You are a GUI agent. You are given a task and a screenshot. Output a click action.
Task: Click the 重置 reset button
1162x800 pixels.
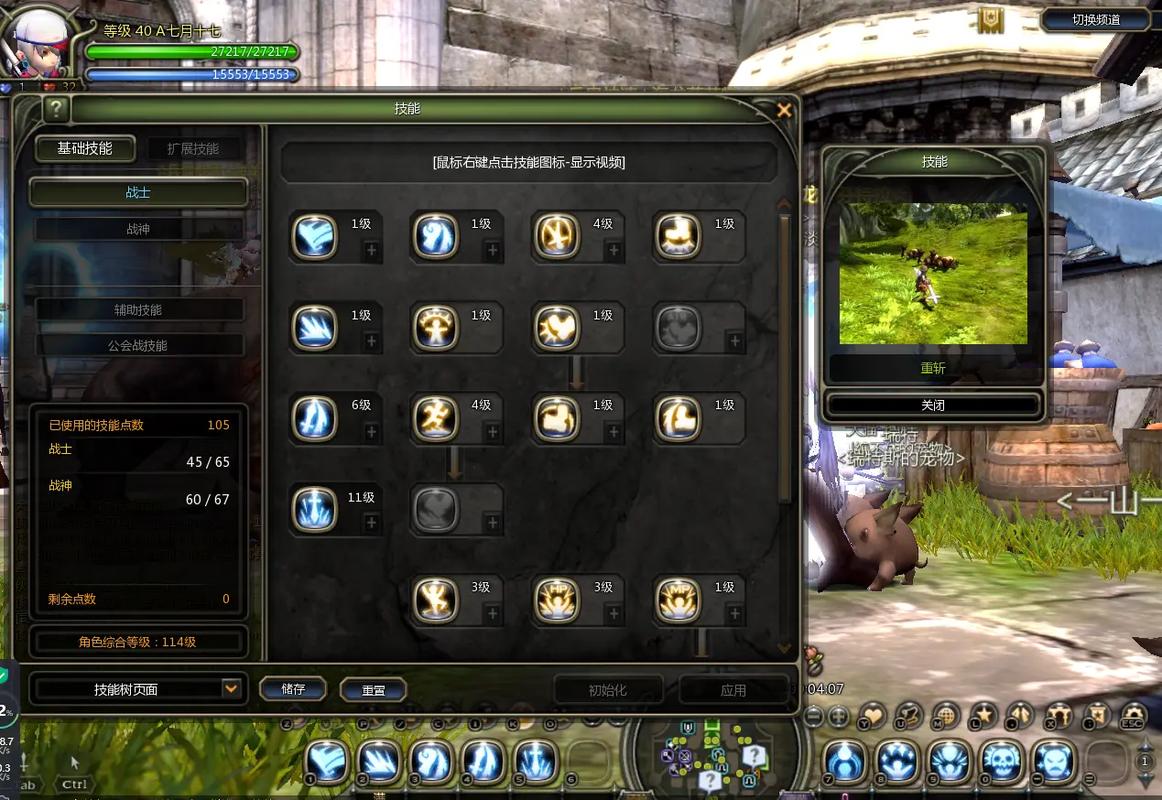373,690
